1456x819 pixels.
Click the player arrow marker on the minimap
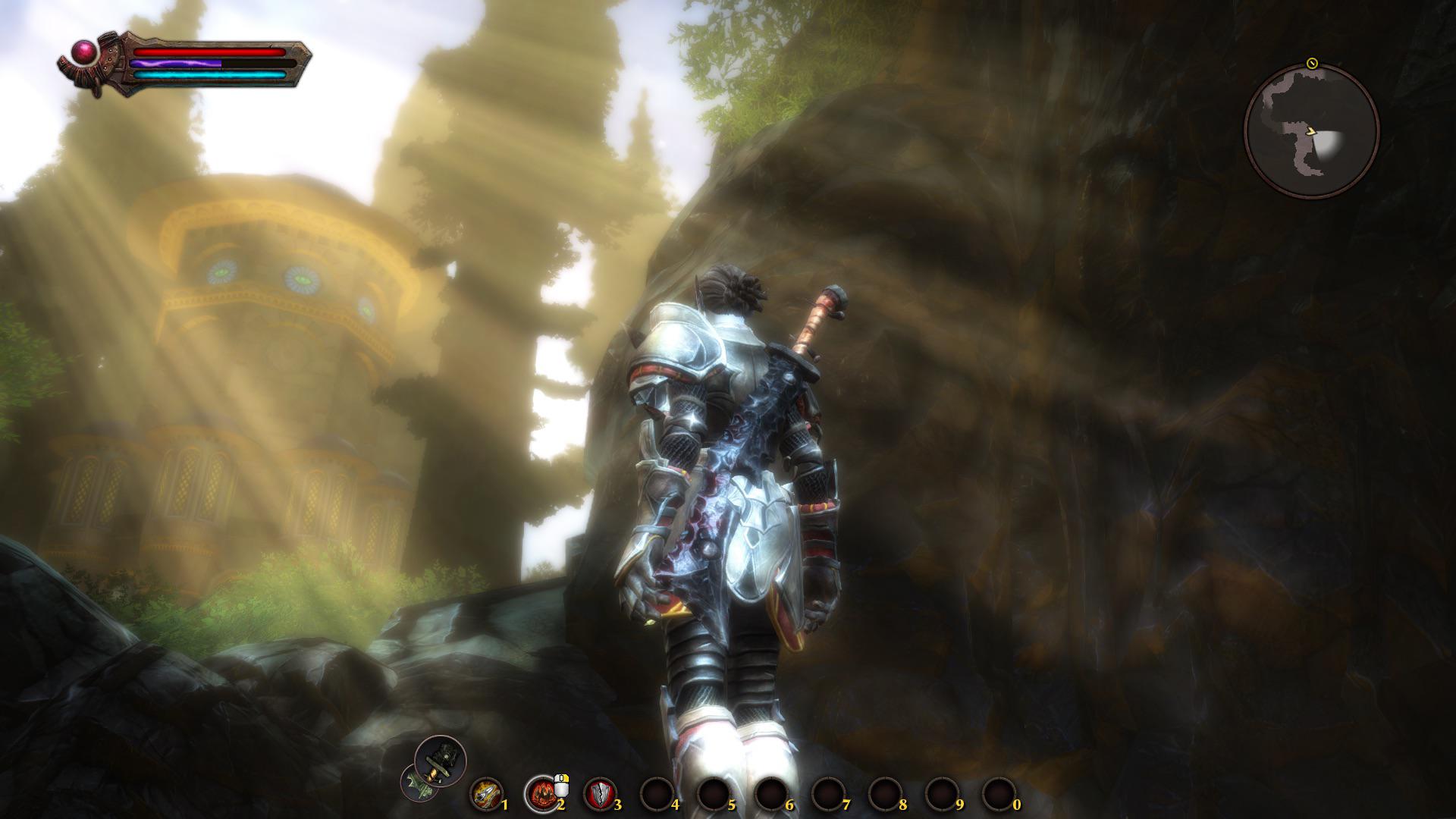[x=1312, y=132]
